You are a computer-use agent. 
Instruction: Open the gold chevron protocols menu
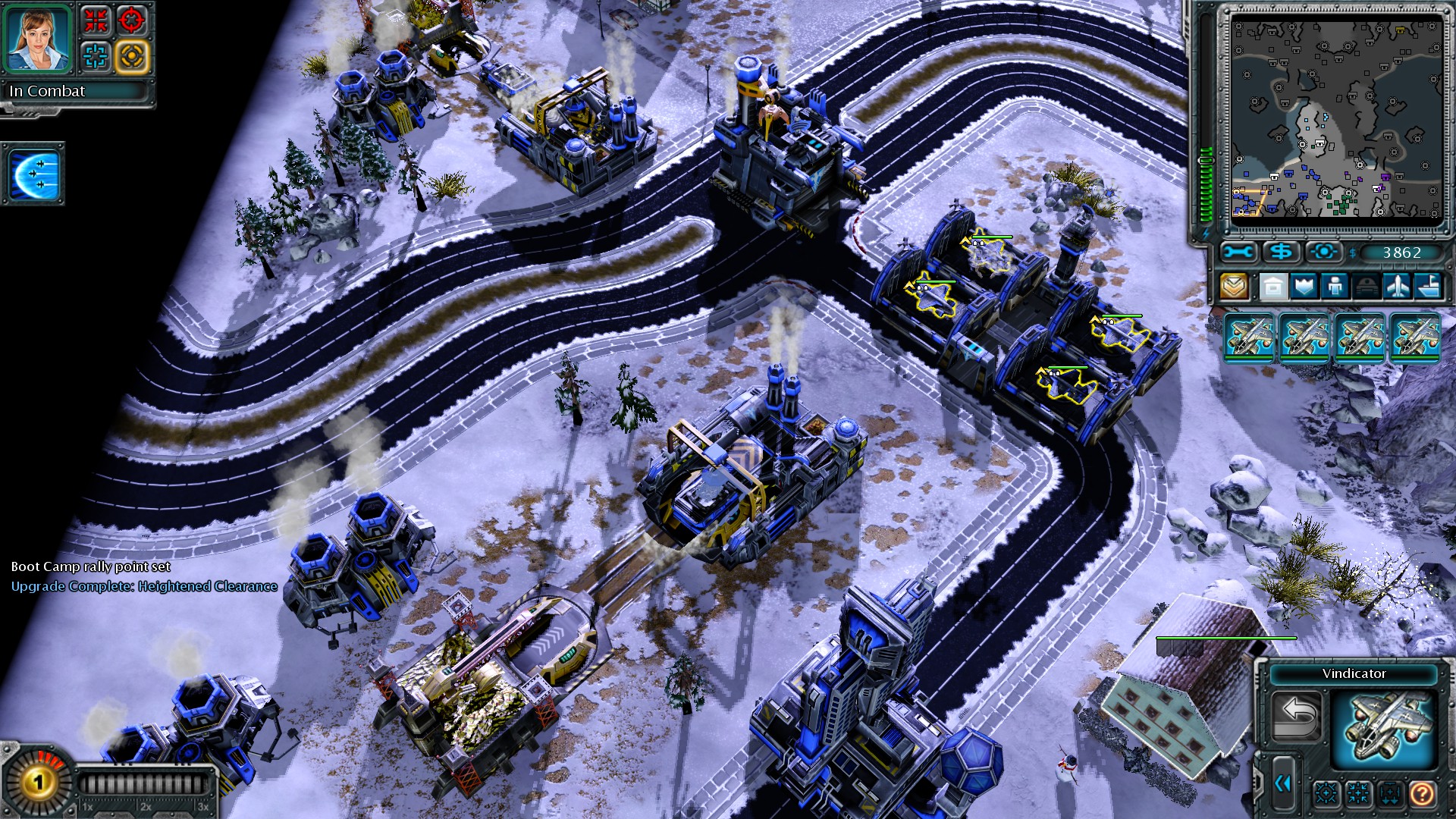[x=1235, y=287]
